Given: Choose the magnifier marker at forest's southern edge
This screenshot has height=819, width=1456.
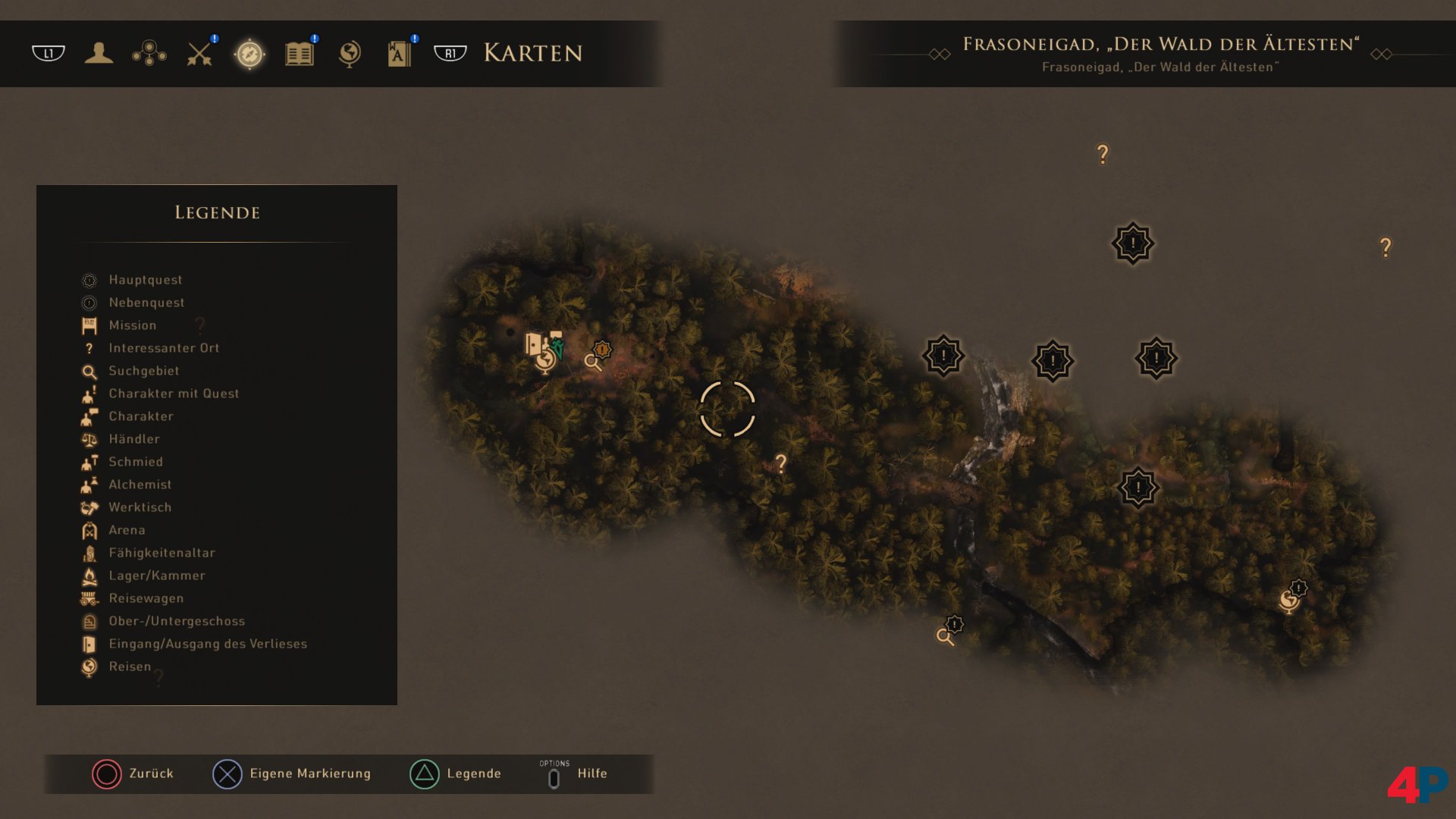Looking at the screenshot, I should [x=945, y=636].
